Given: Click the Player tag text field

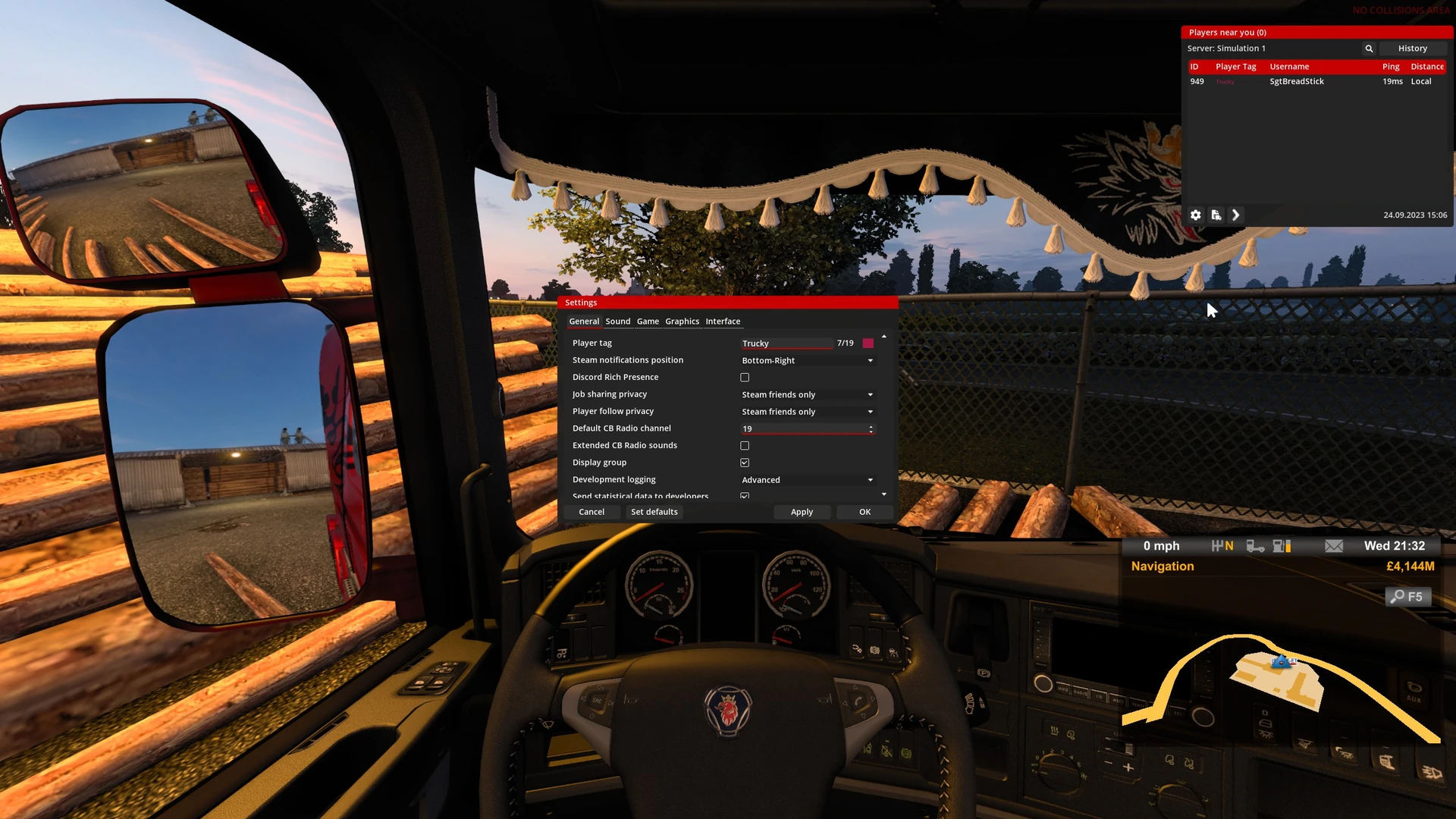Looking at the screenshot, I should coord(786,344).
